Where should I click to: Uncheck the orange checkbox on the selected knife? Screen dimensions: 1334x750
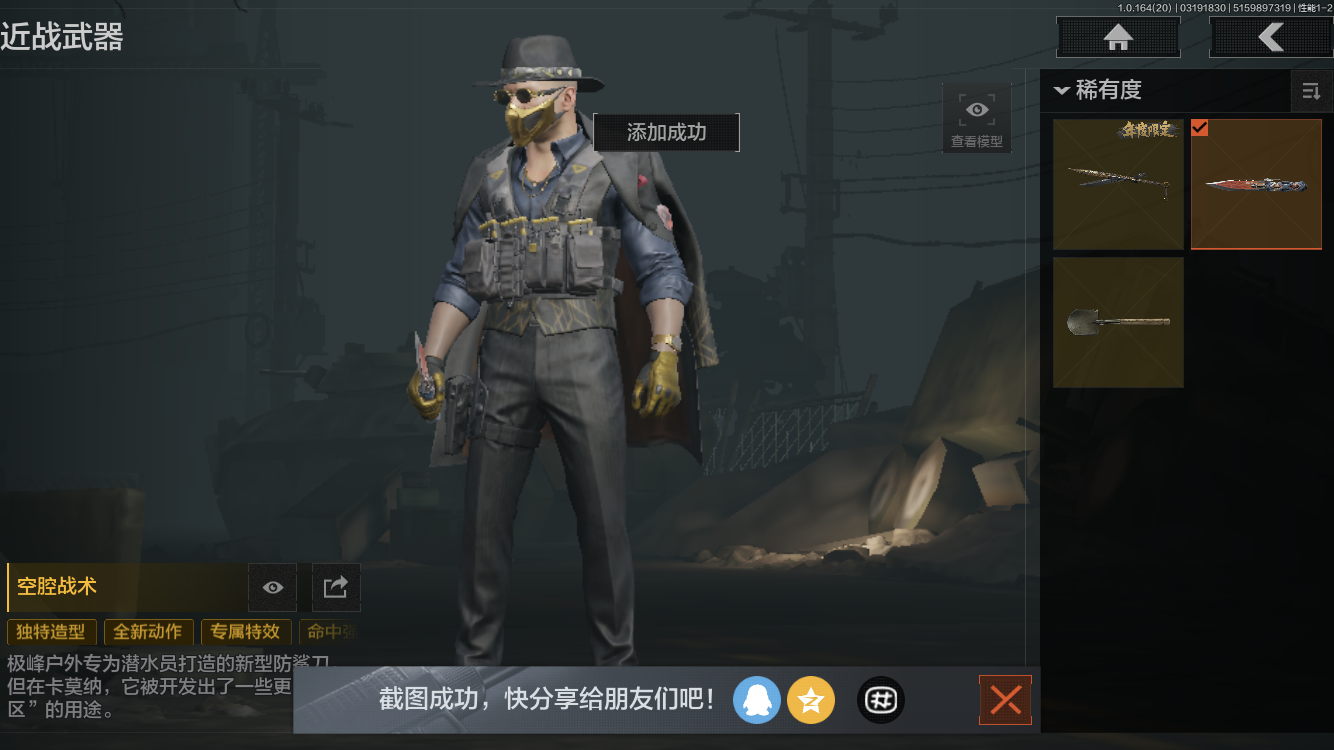click(1200, 128)
